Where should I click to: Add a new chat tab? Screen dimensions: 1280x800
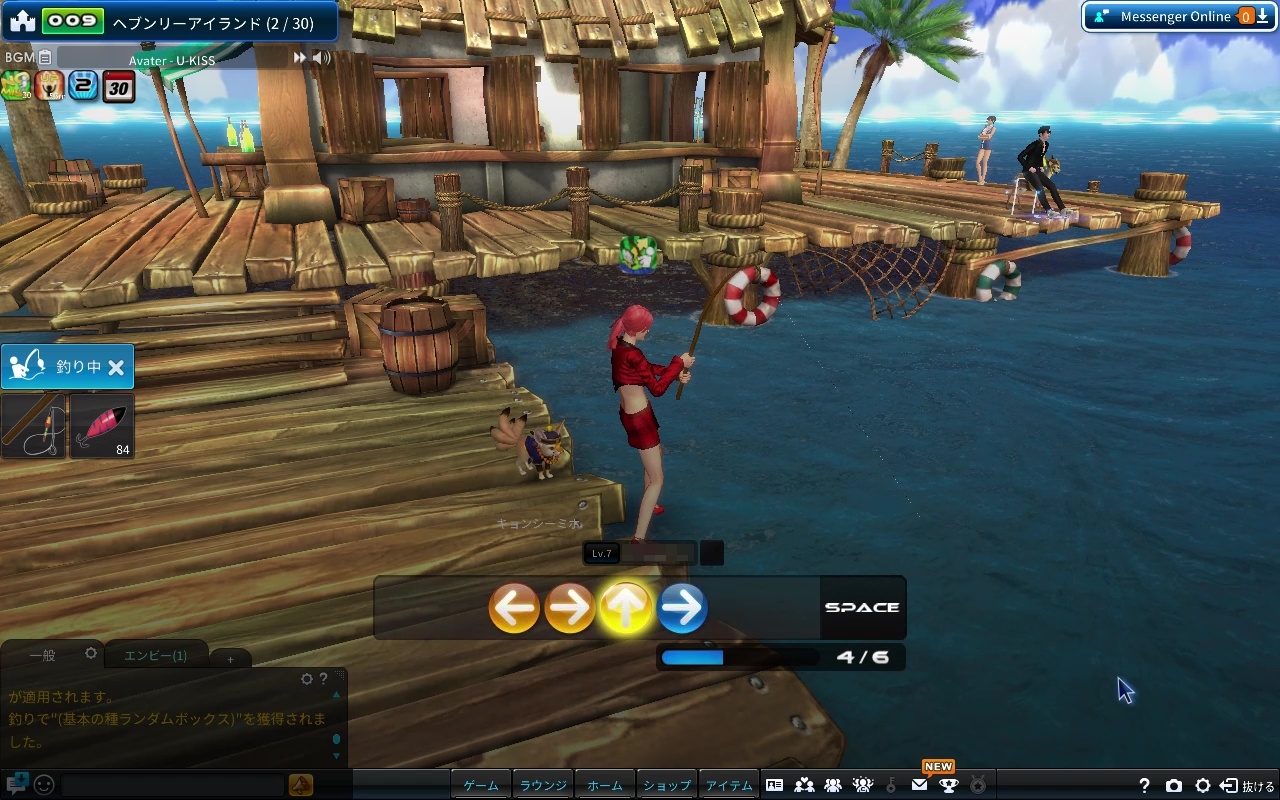[x=230, y=659]
